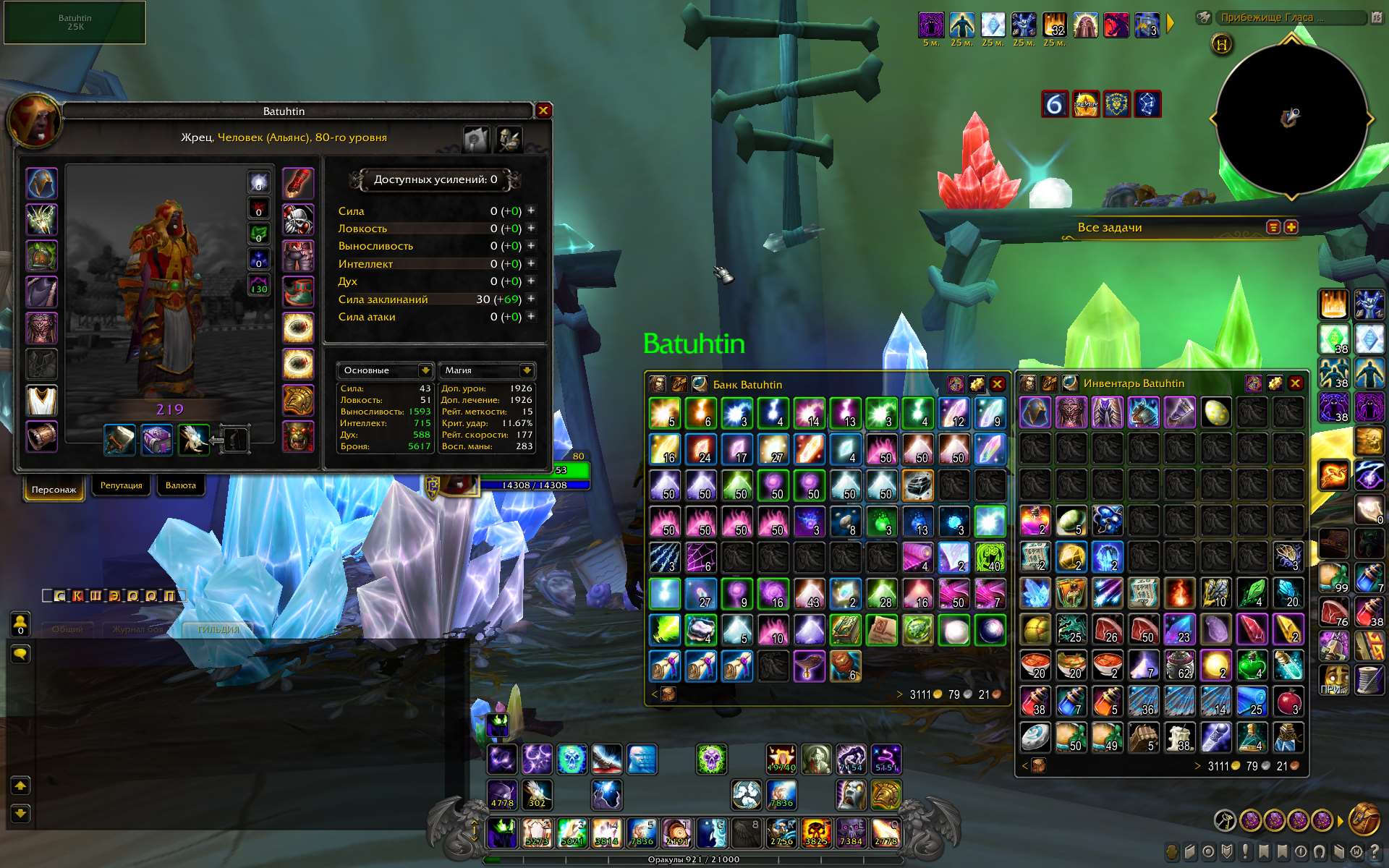Select the main-hand mace weapon slot
The width and height of the screenshot is (1389, 868).
tap(120, 440)
